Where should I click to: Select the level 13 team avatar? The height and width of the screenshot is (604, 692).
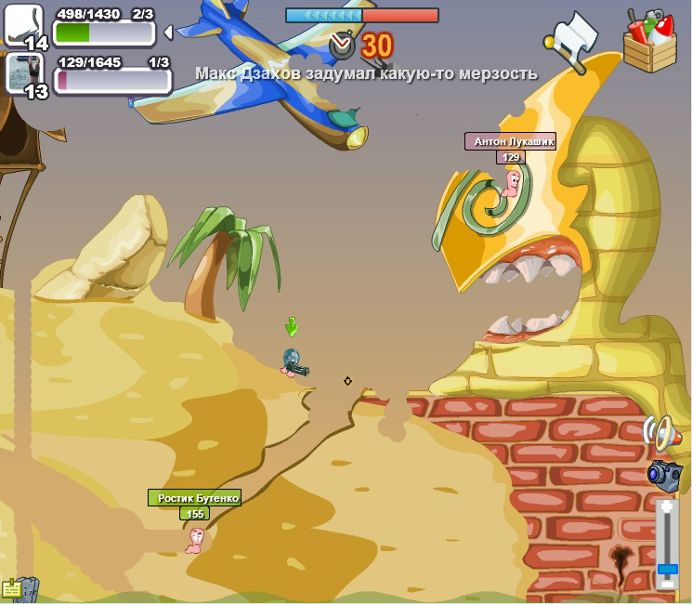[23, 76]
